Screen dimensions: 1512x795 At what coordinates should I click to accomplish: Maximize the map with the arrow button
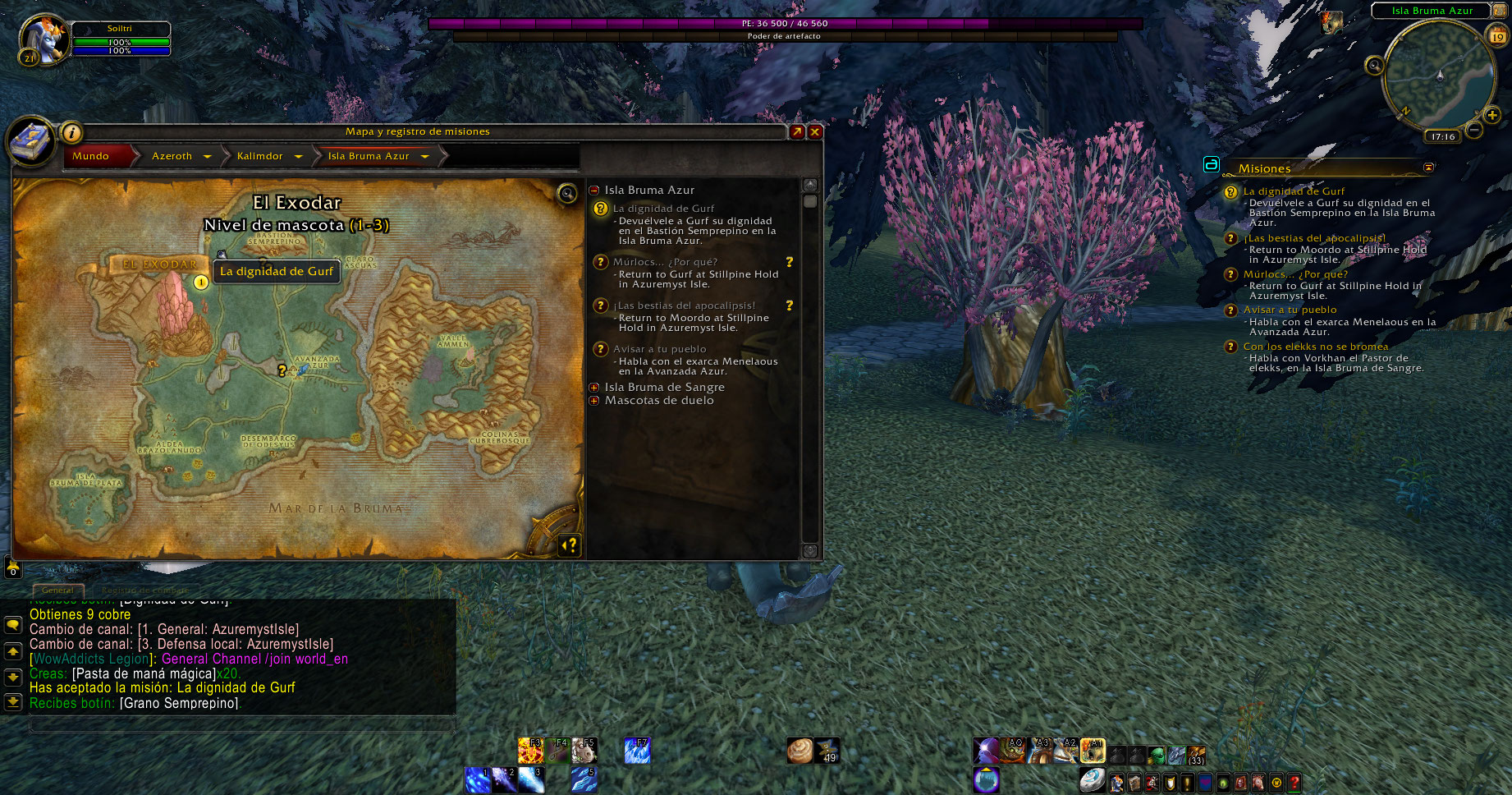[x=797, y=132]
